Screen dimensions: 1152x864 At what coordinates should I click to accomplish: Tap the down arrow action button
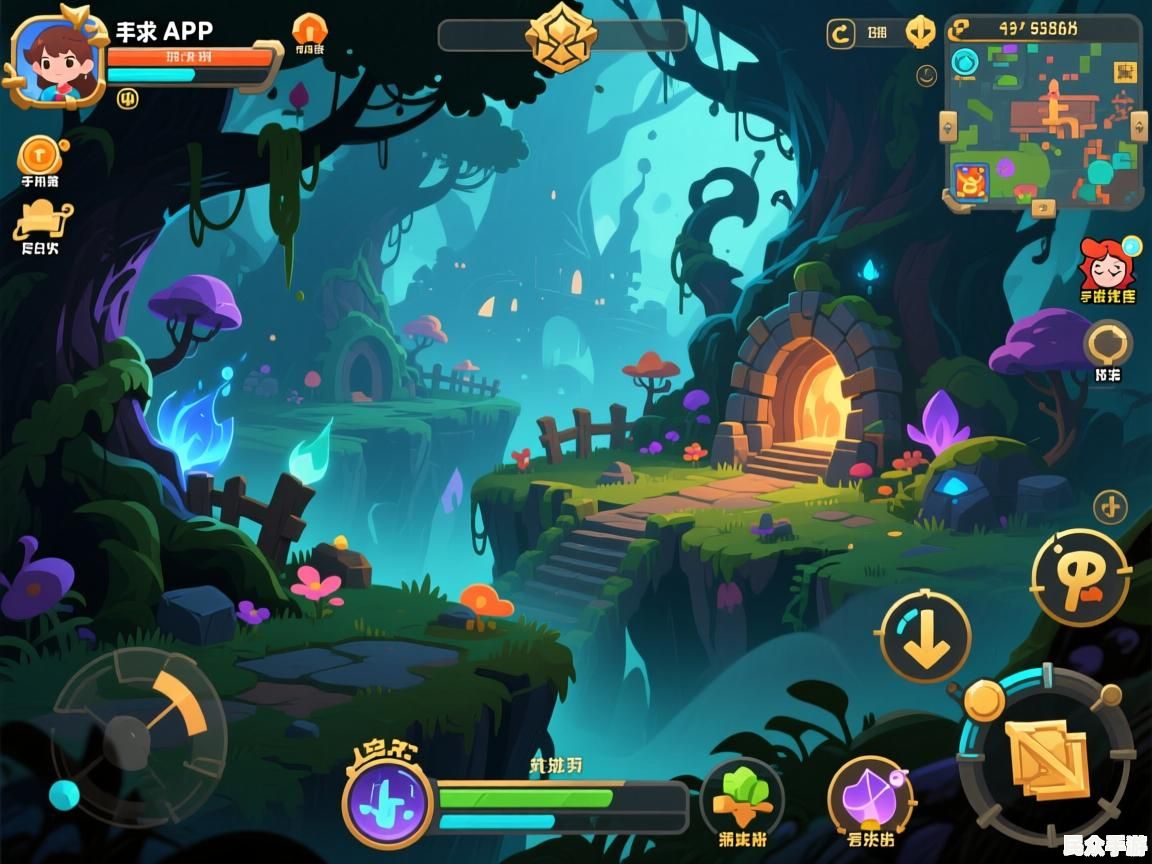click(x=925, y=638)
